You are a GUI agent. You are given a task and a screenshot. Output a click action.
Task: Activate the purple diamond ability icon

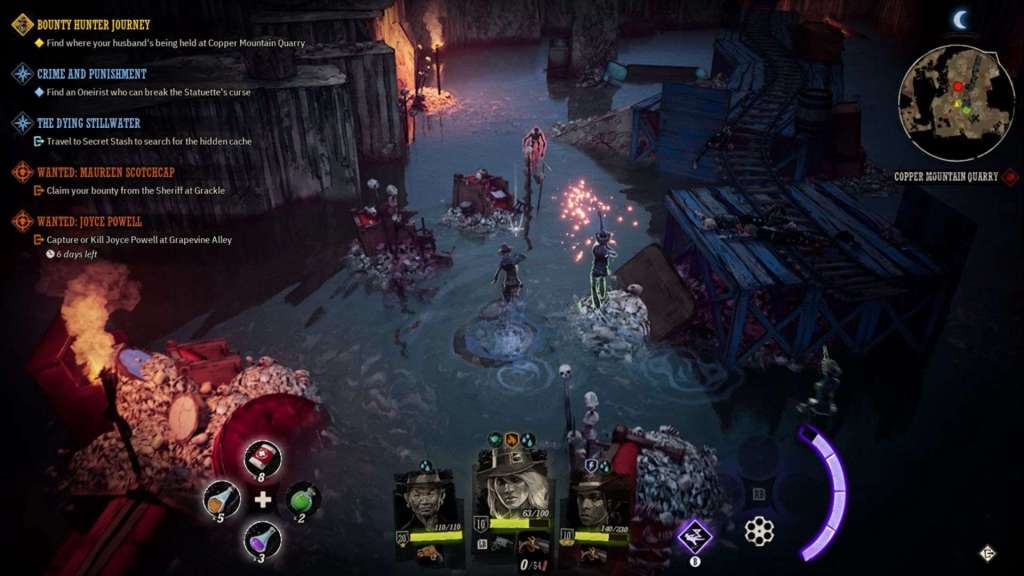[695, 536]
